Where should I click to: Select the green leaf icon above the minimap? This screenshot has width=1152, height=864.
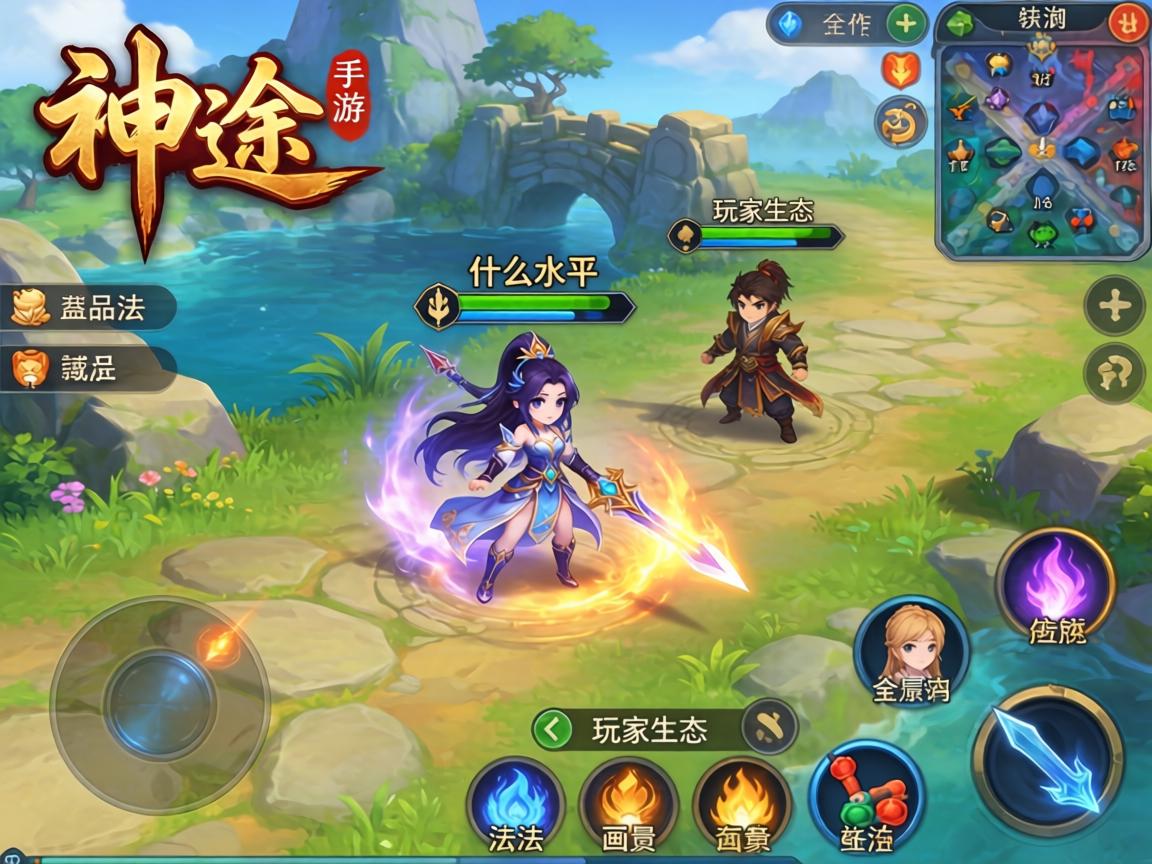coord(961,23)
